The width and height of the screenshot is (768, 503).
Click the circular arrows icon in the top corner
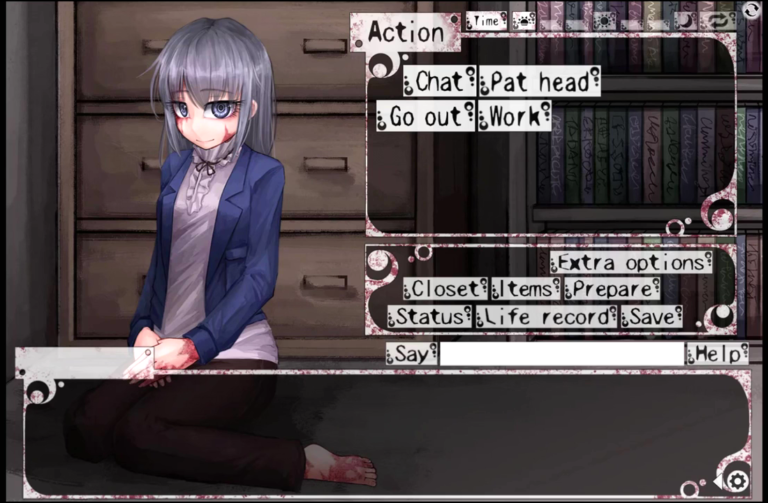(x=751, y=11)
